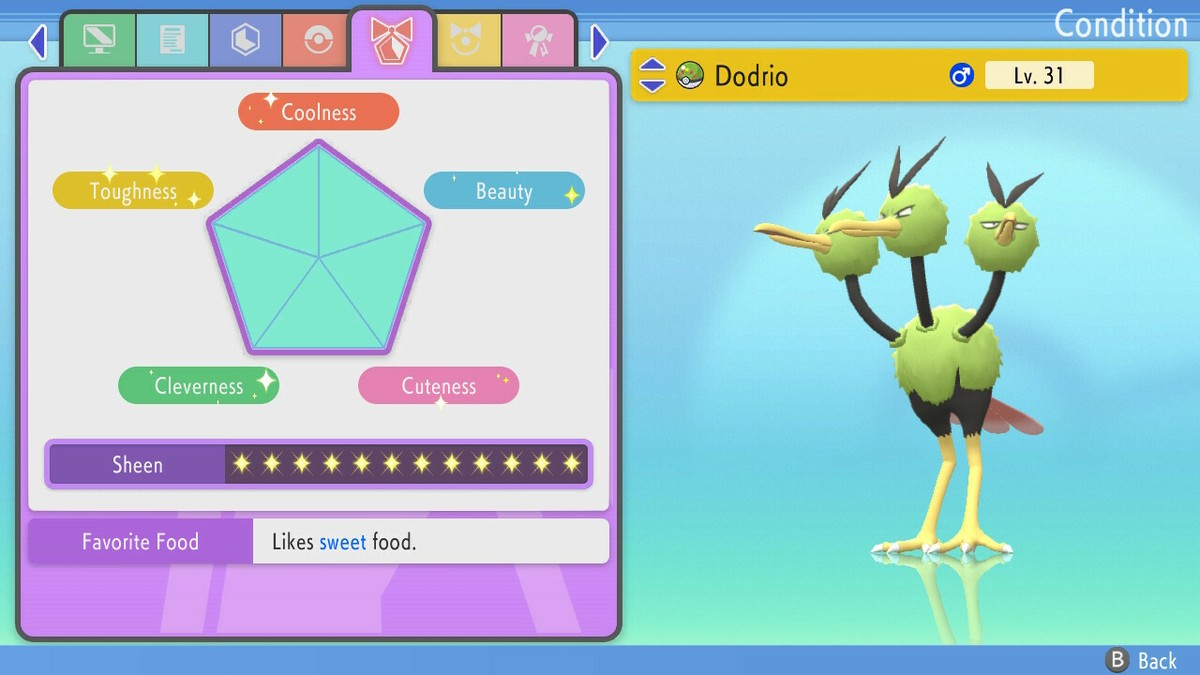Viewport: 1200px width, 675px height.
Task: Select the purple ribbon Condition tab
Action: click(391, 40)
